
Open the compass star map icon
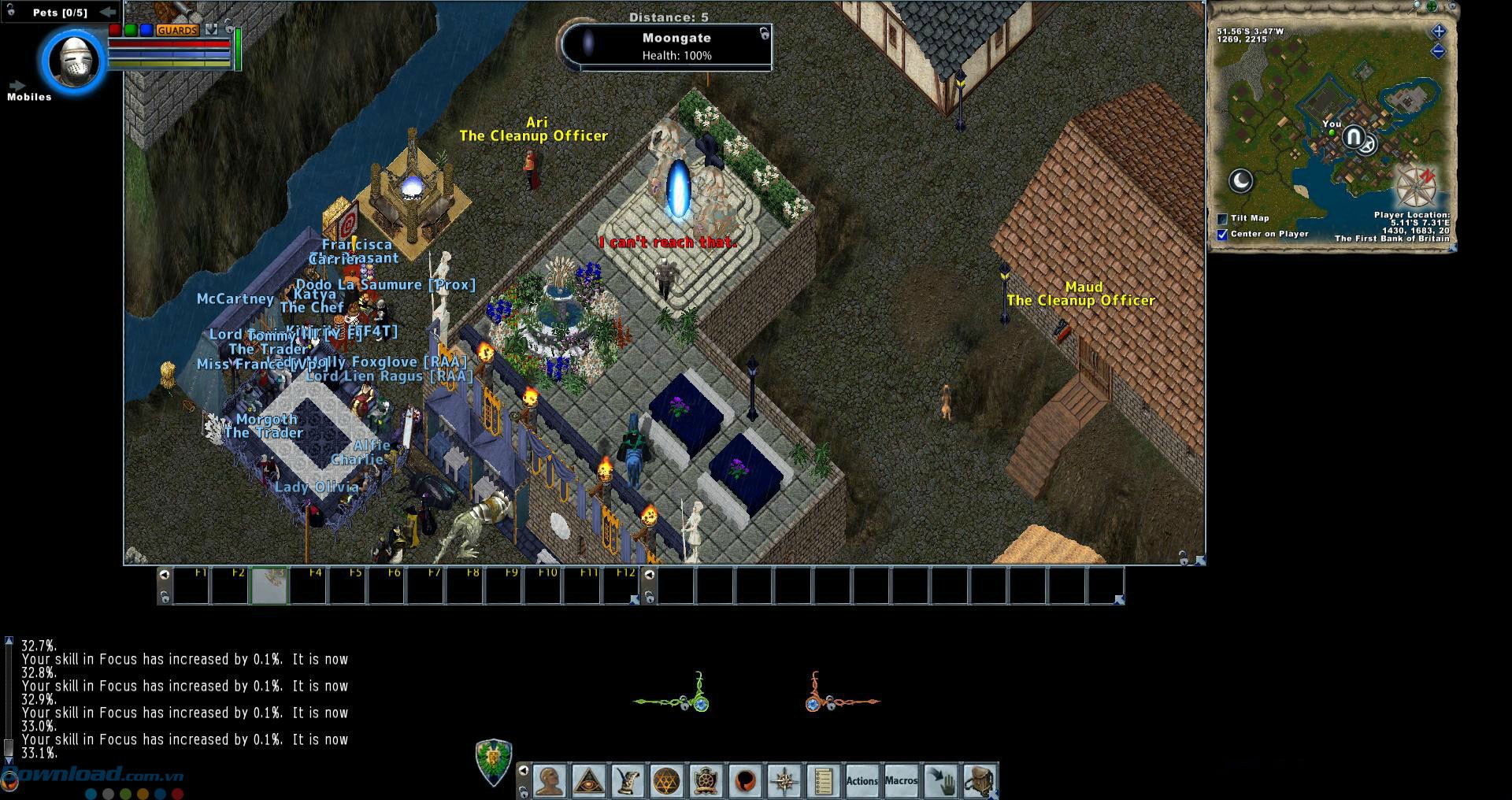(784, 781)
